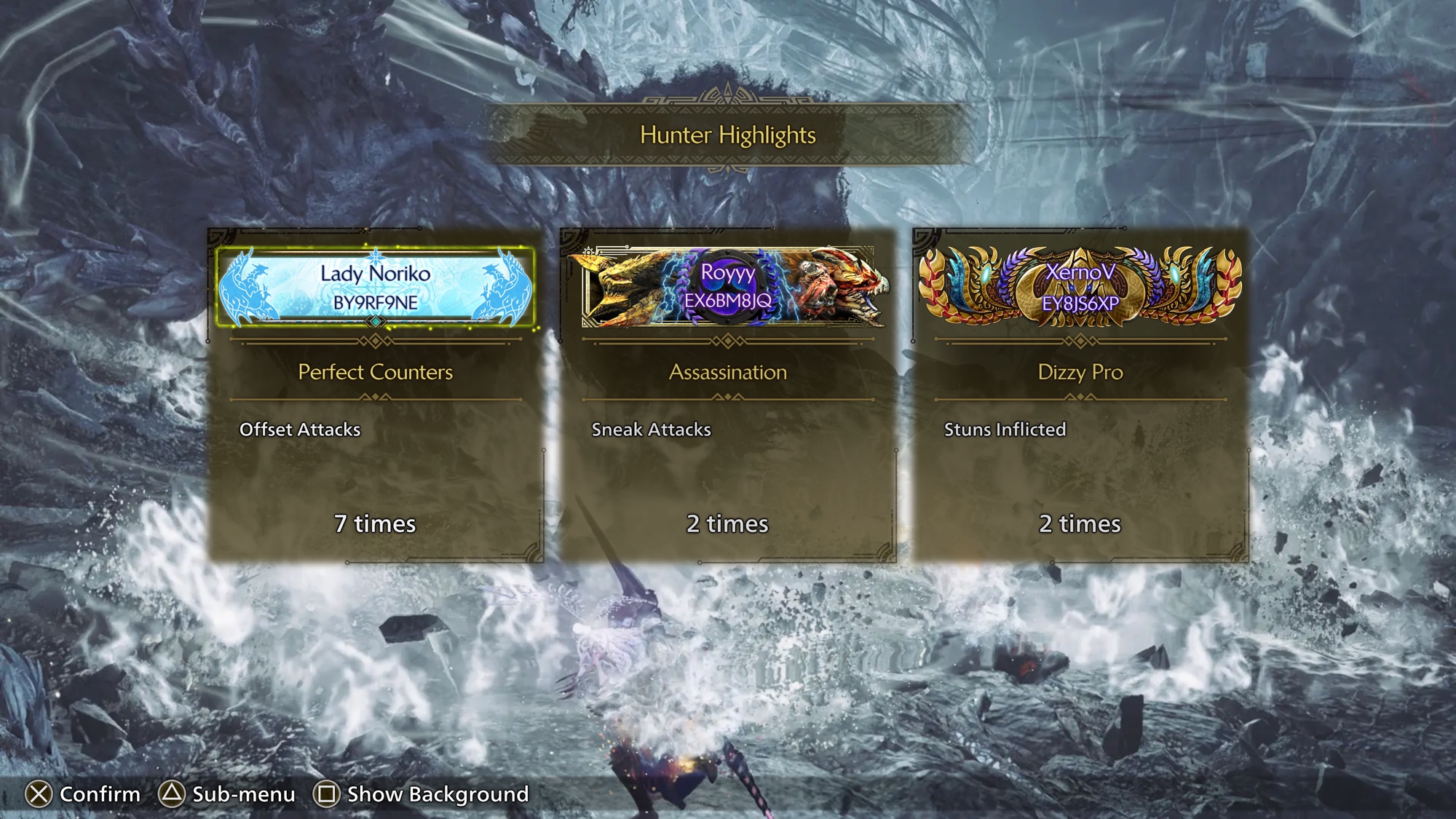Viewport: 1456px width, 819px height.
Task: Open XernoV's hunter profile banner
Action: tap(1080, 287)
